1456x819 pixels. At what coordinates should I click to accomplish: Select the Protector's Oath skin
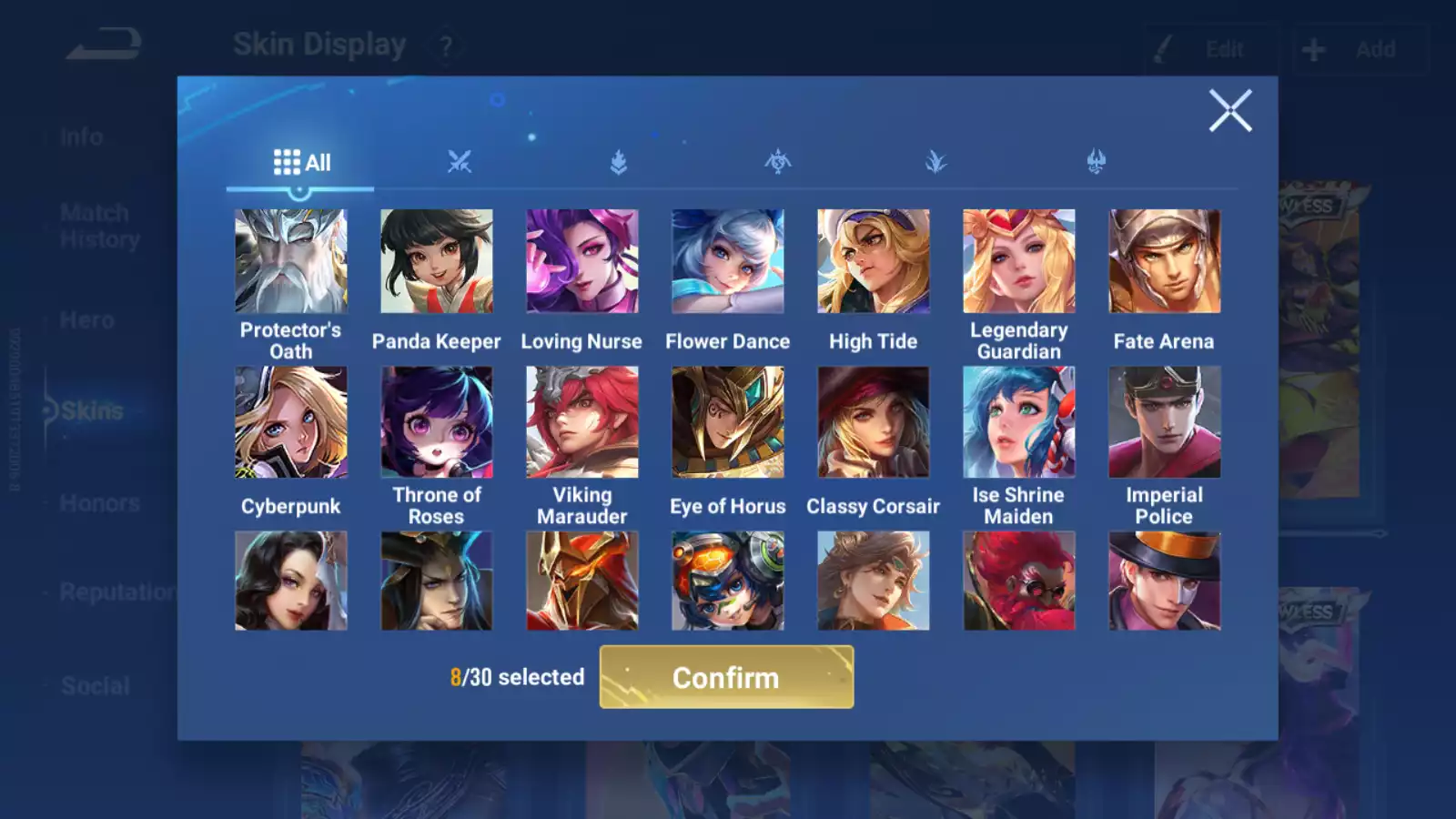coord(291,261)
